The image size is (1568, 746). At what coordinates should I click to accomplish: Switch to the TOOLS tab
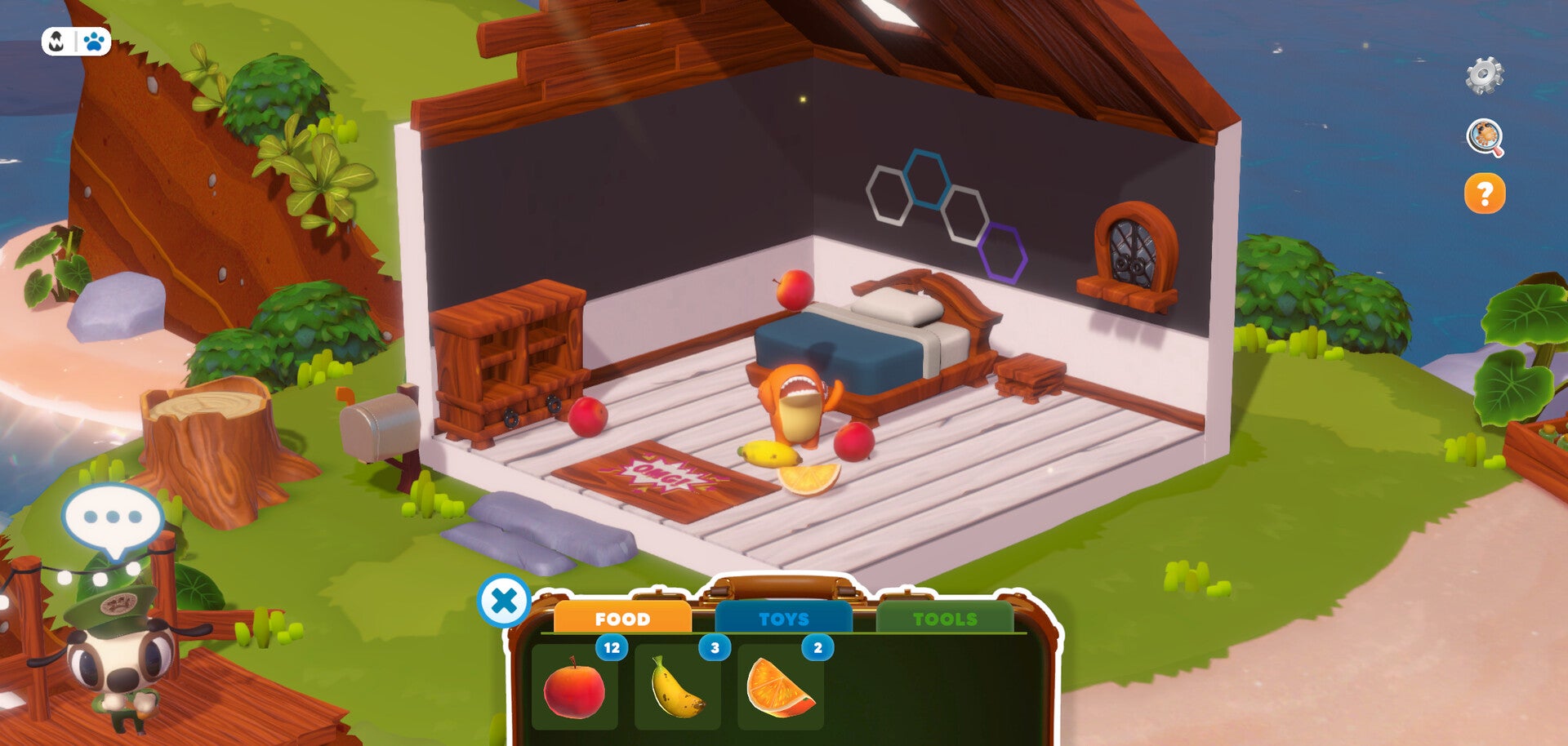tap(947, 618)
